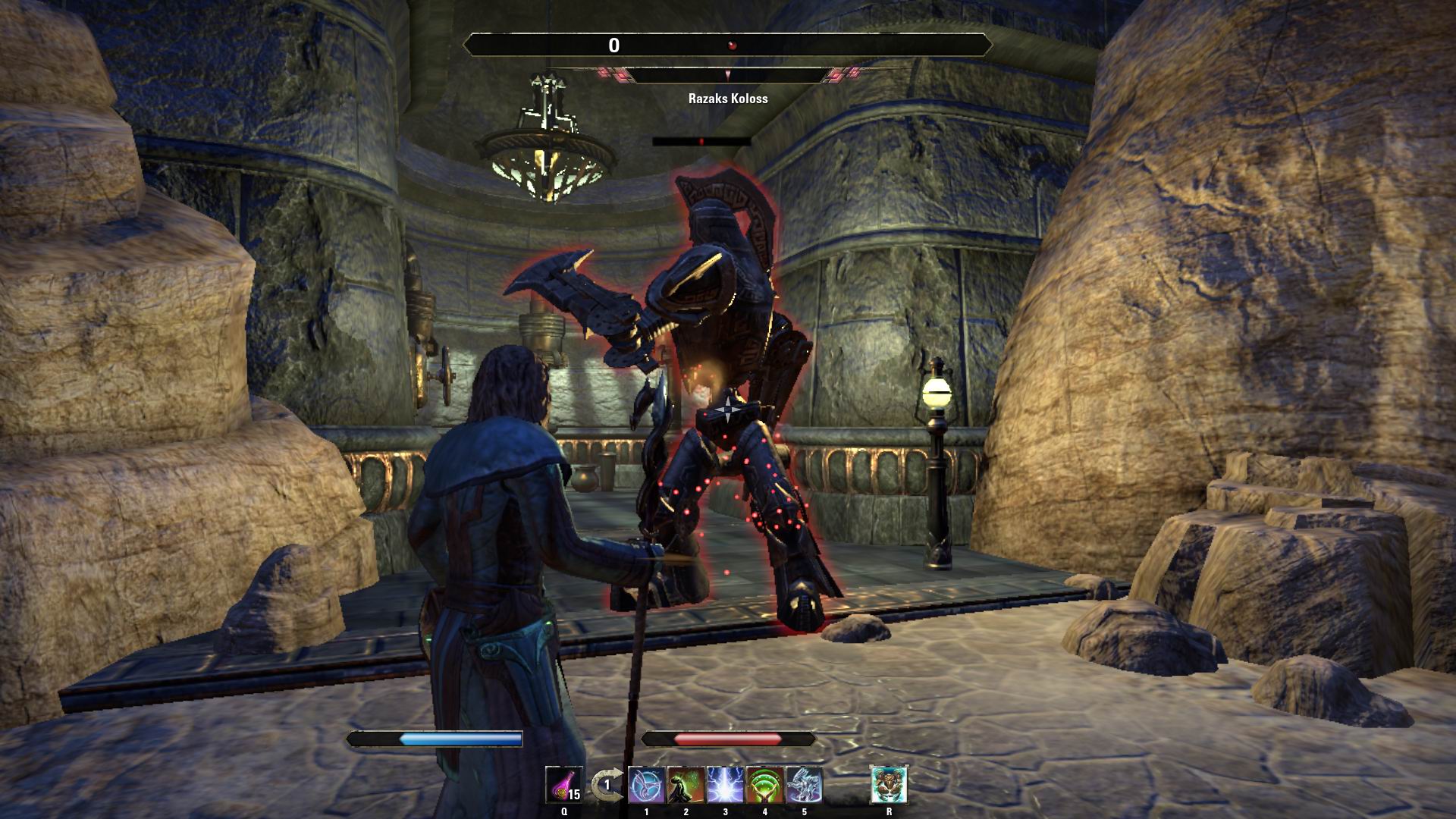This screenshot has height=819, width=1456.
Task: Use the pink potion quickslot
Action: (x=564, y=785)
